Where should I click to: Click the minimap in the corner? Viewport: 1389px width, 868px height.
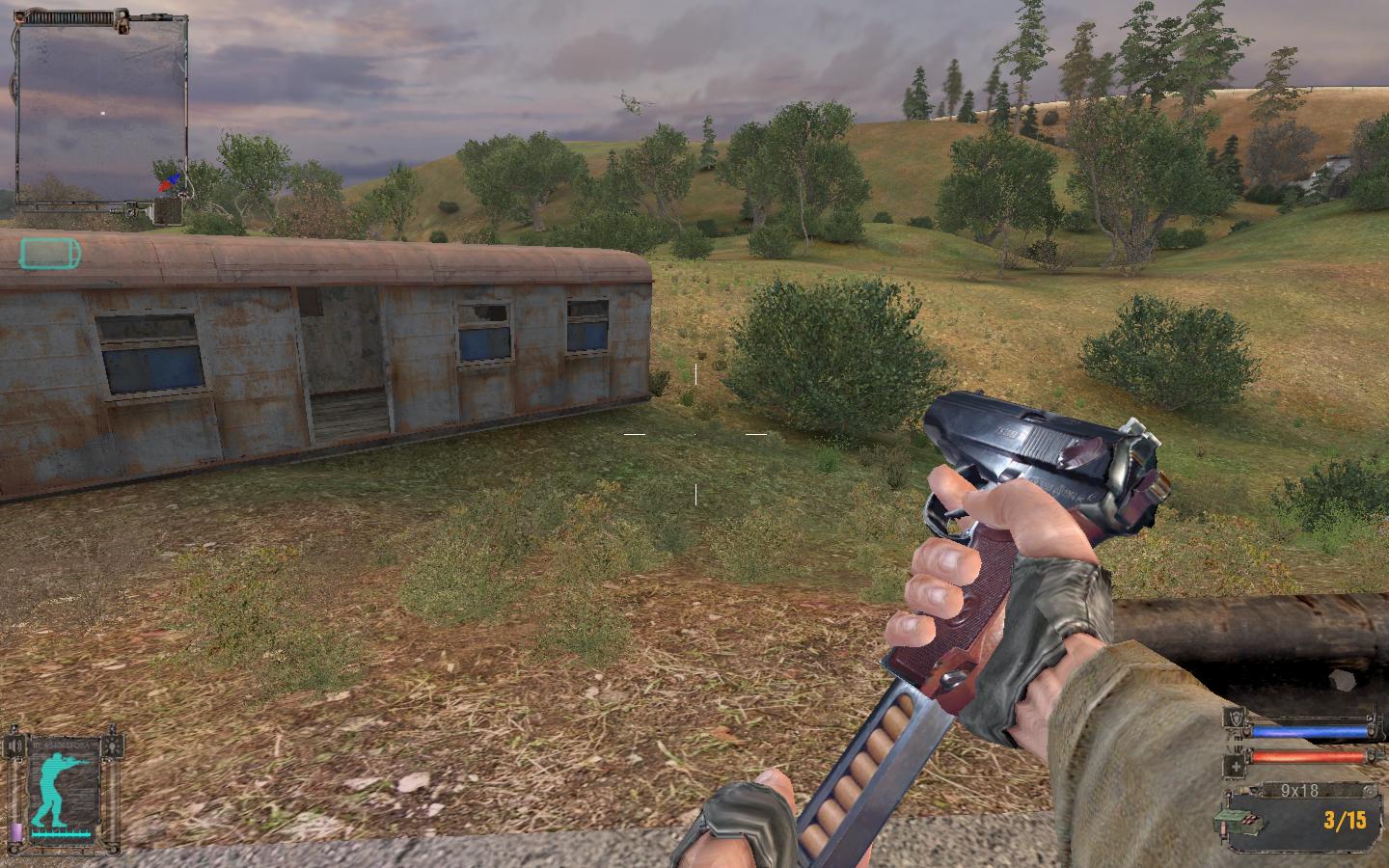click(101, 114)
